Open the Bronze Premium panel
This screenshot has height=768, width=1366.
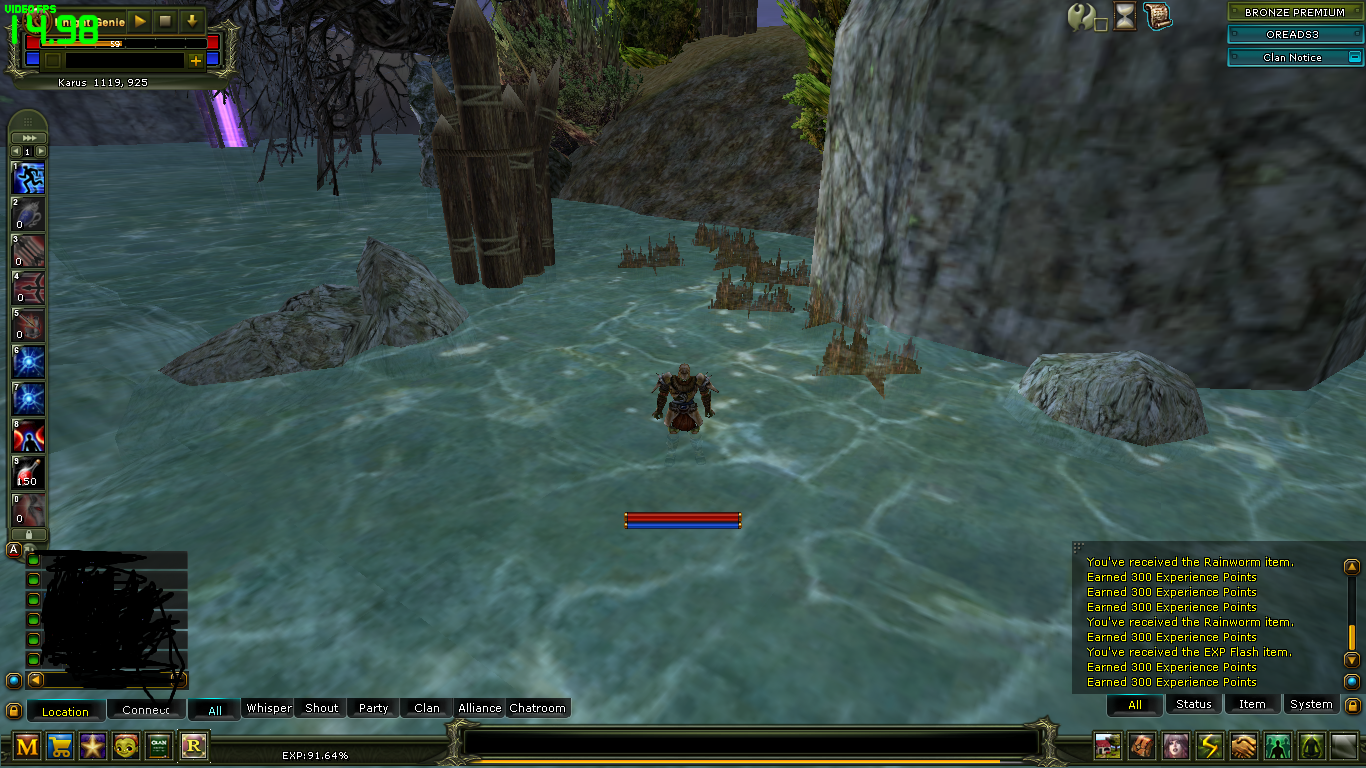click(1294, 13)
